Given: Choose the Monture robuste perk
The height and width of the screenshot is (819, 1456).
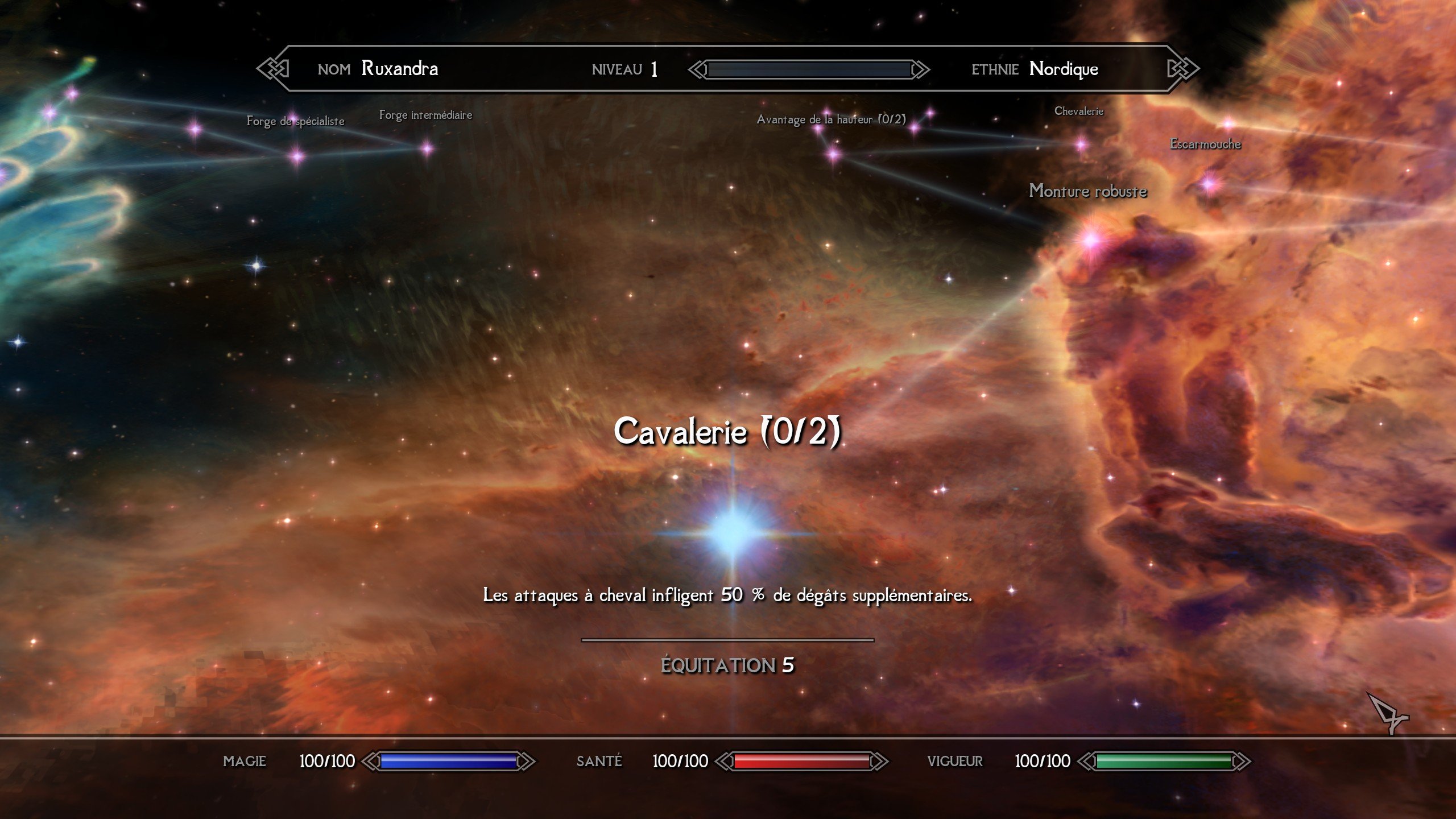Looking at the screenshot, I should [1091, 239].
